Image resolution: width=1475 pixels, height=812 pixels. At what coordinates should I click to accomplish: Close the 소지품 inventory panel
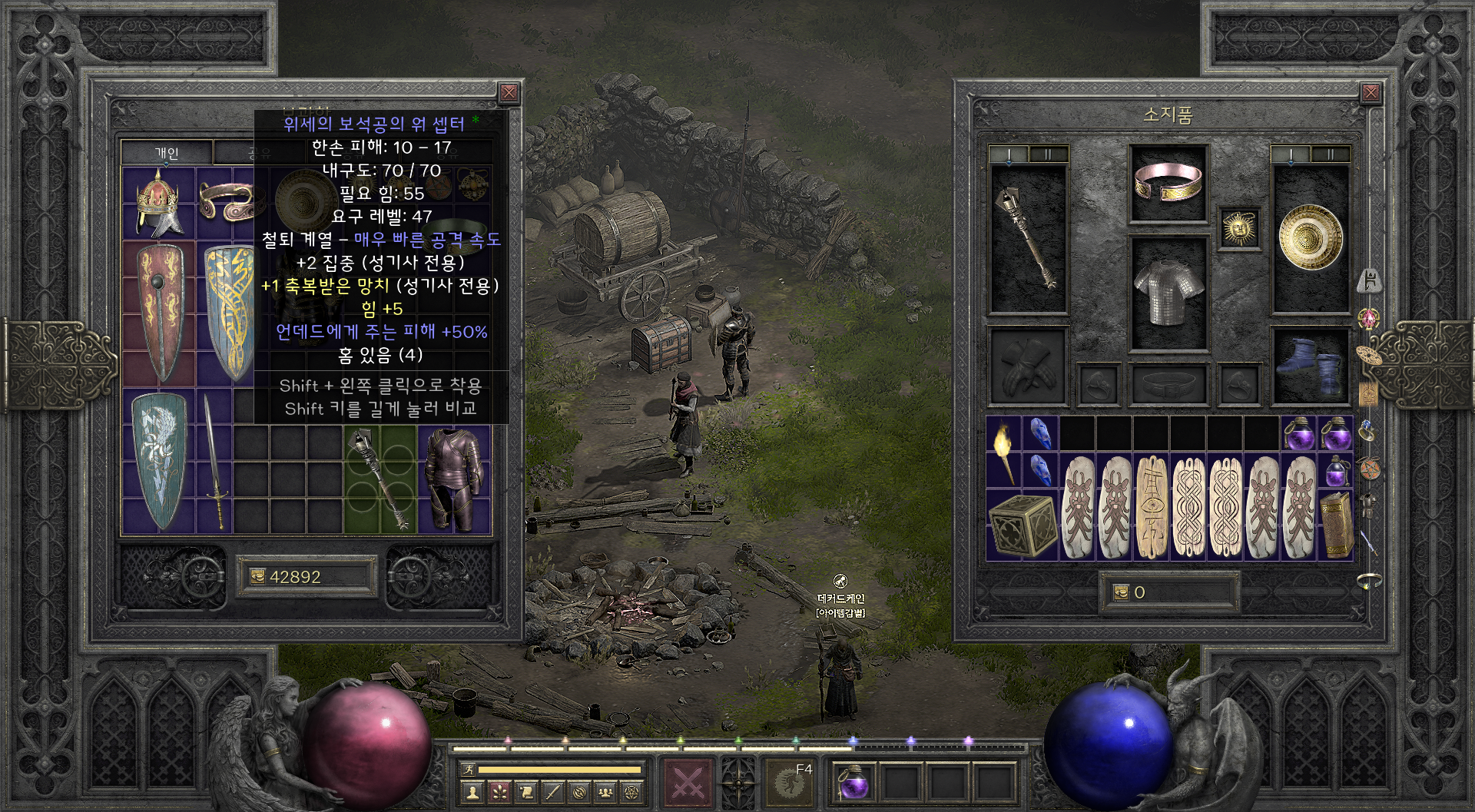click(x=1371, y=94)
